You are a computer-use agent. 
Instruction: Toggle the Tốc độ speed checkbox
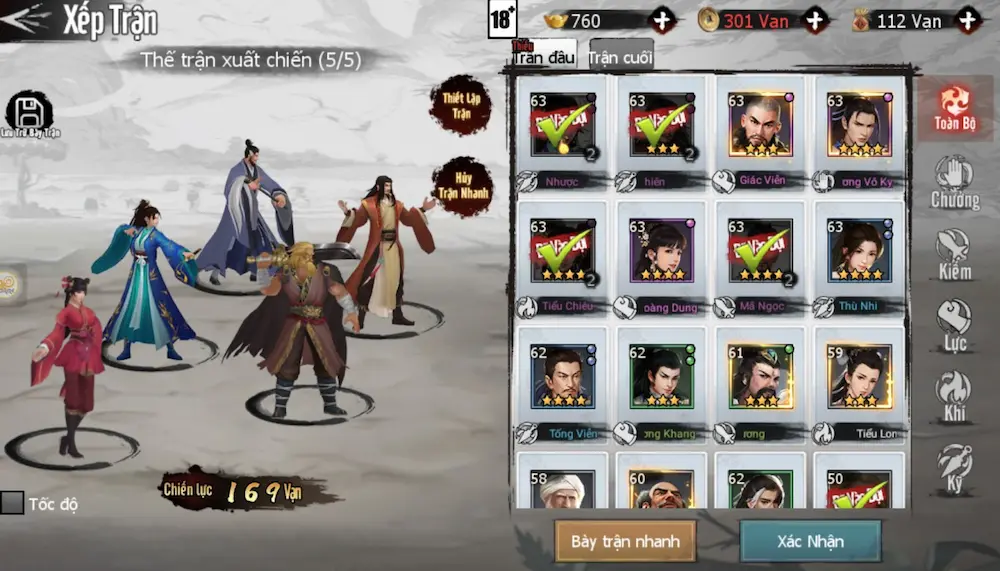[x=12, y=502]
